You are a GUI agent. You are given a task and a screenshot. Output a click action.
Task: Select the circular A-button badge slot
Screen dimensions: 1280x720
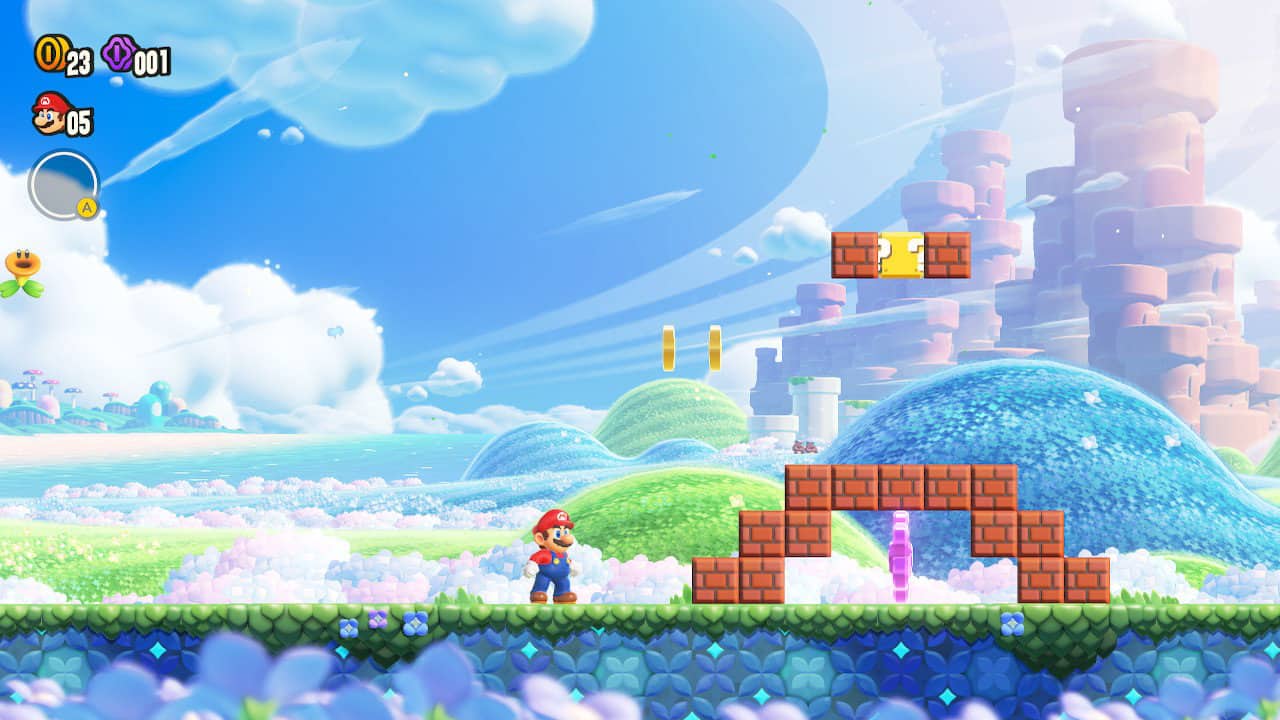63,183
